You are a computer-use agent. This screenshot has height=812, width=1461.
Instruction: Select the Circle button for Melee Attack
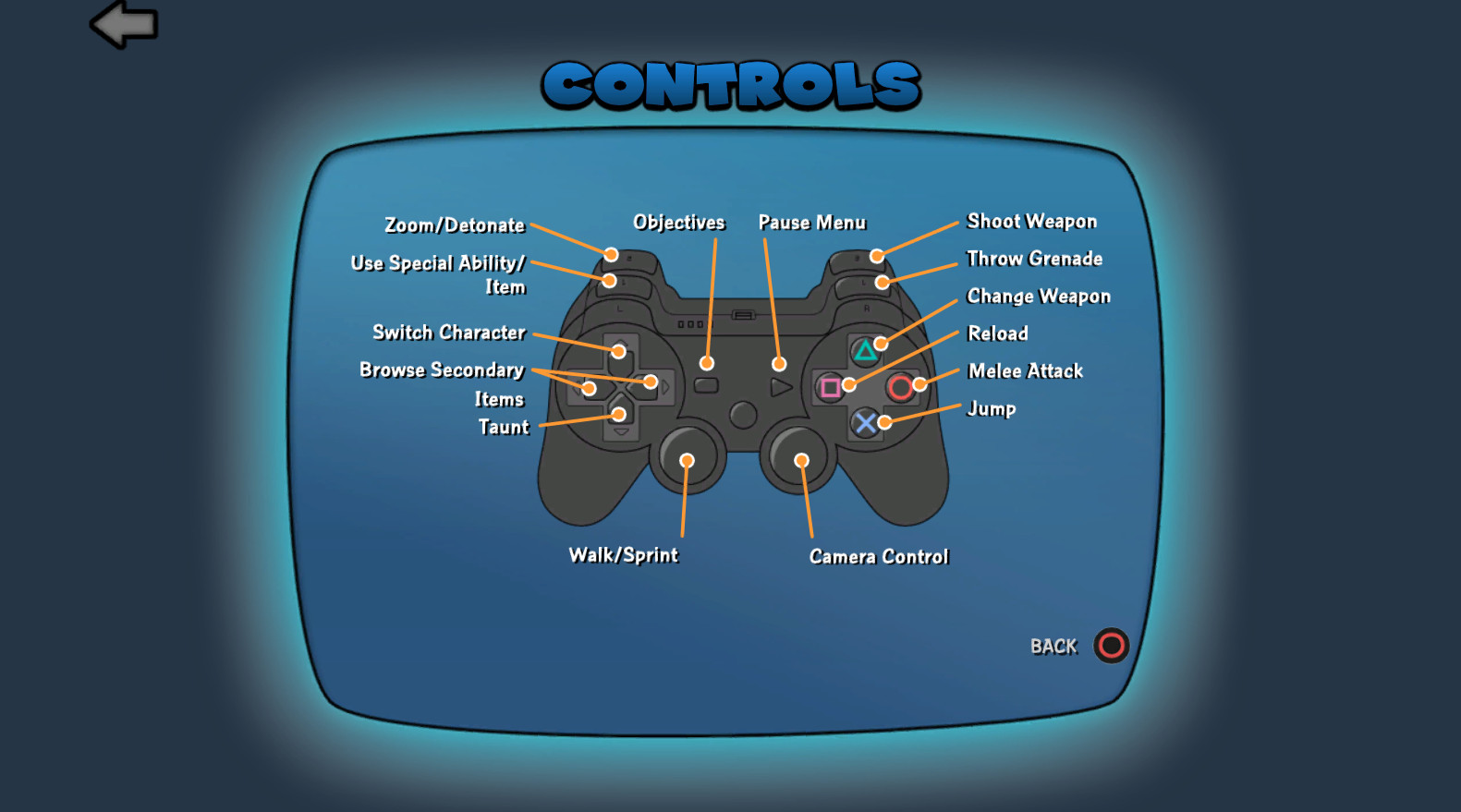point(900,388)
